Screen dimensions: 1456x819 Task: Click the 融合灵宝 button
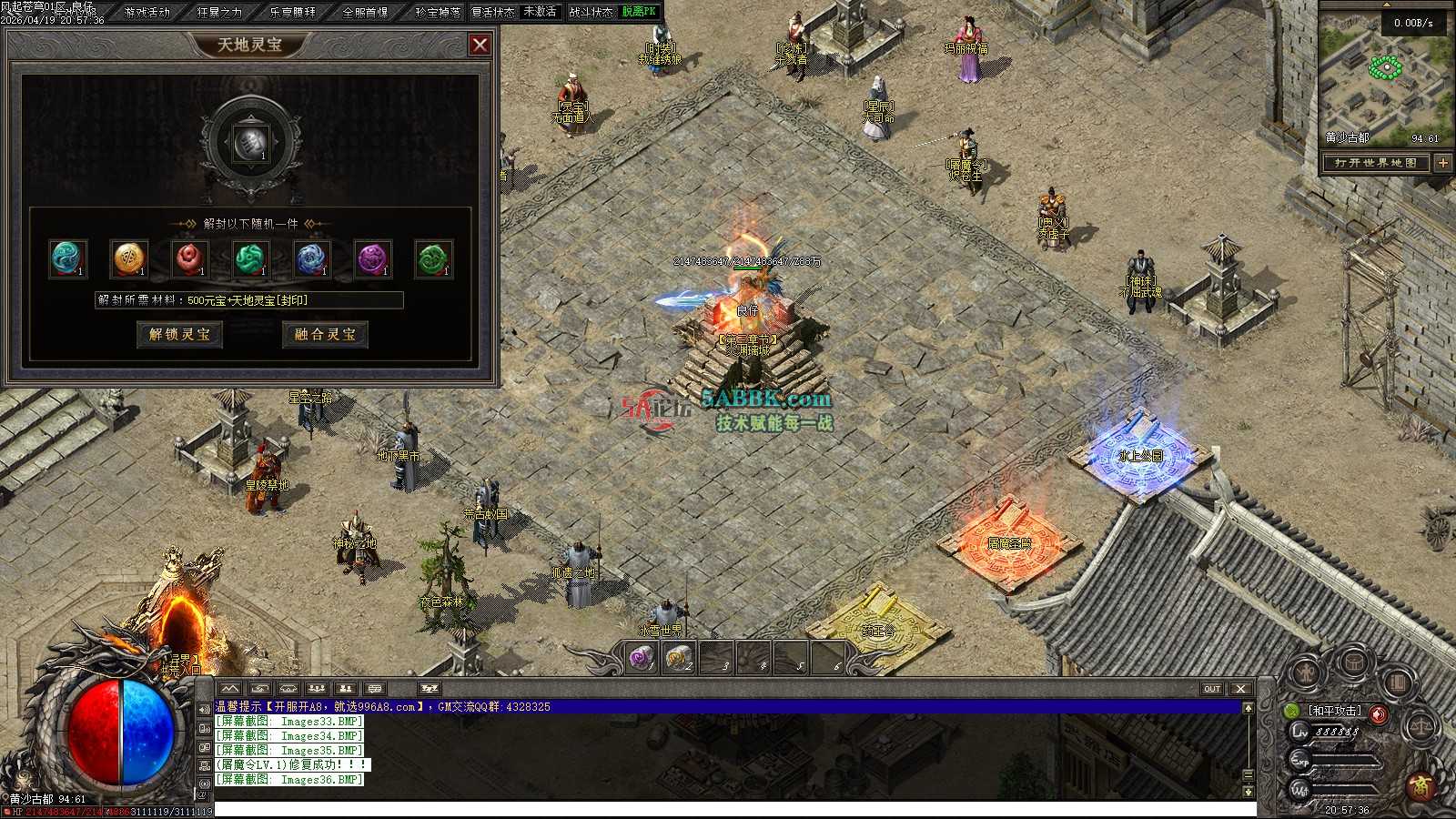pyautogui.click(x=325, y=335)
